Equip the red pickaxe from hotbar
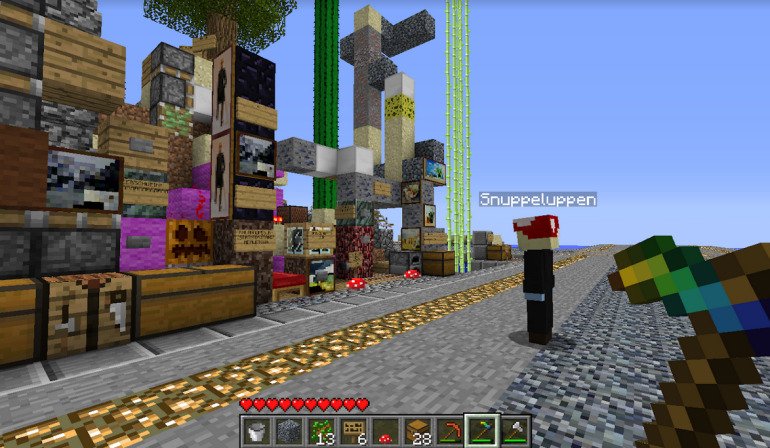Screen dimensions: 770x448 [449, 431]
